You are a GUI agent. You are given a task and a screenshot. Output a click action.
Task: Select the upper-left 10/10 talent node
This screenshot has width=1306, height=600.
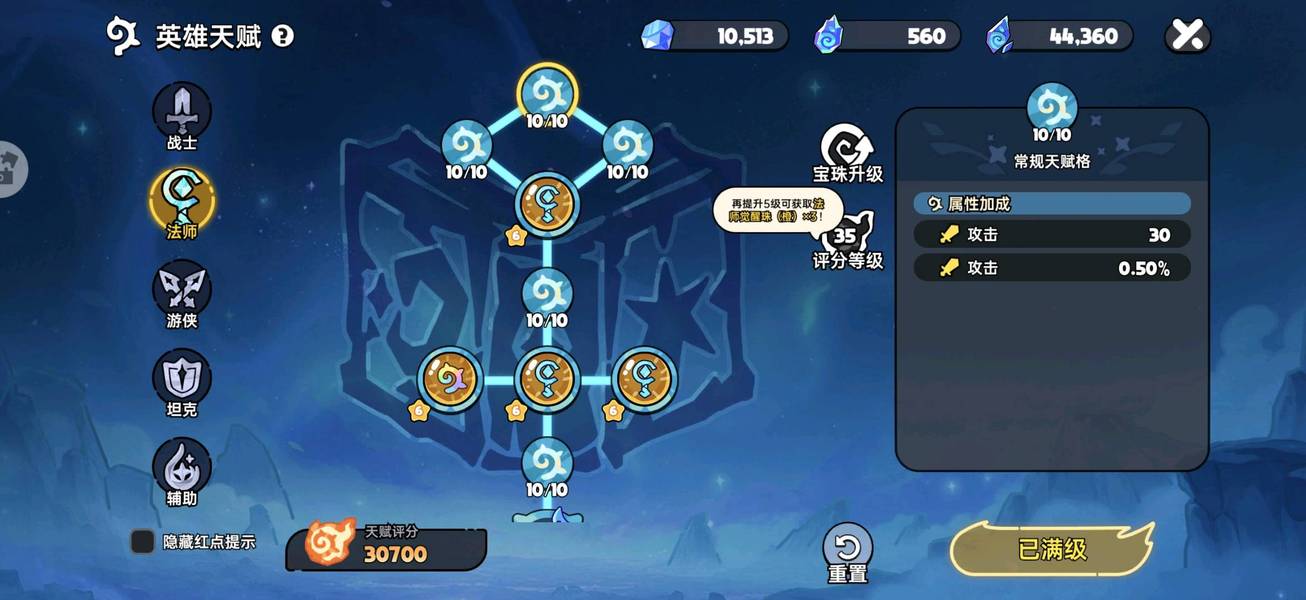pos(466,144)
